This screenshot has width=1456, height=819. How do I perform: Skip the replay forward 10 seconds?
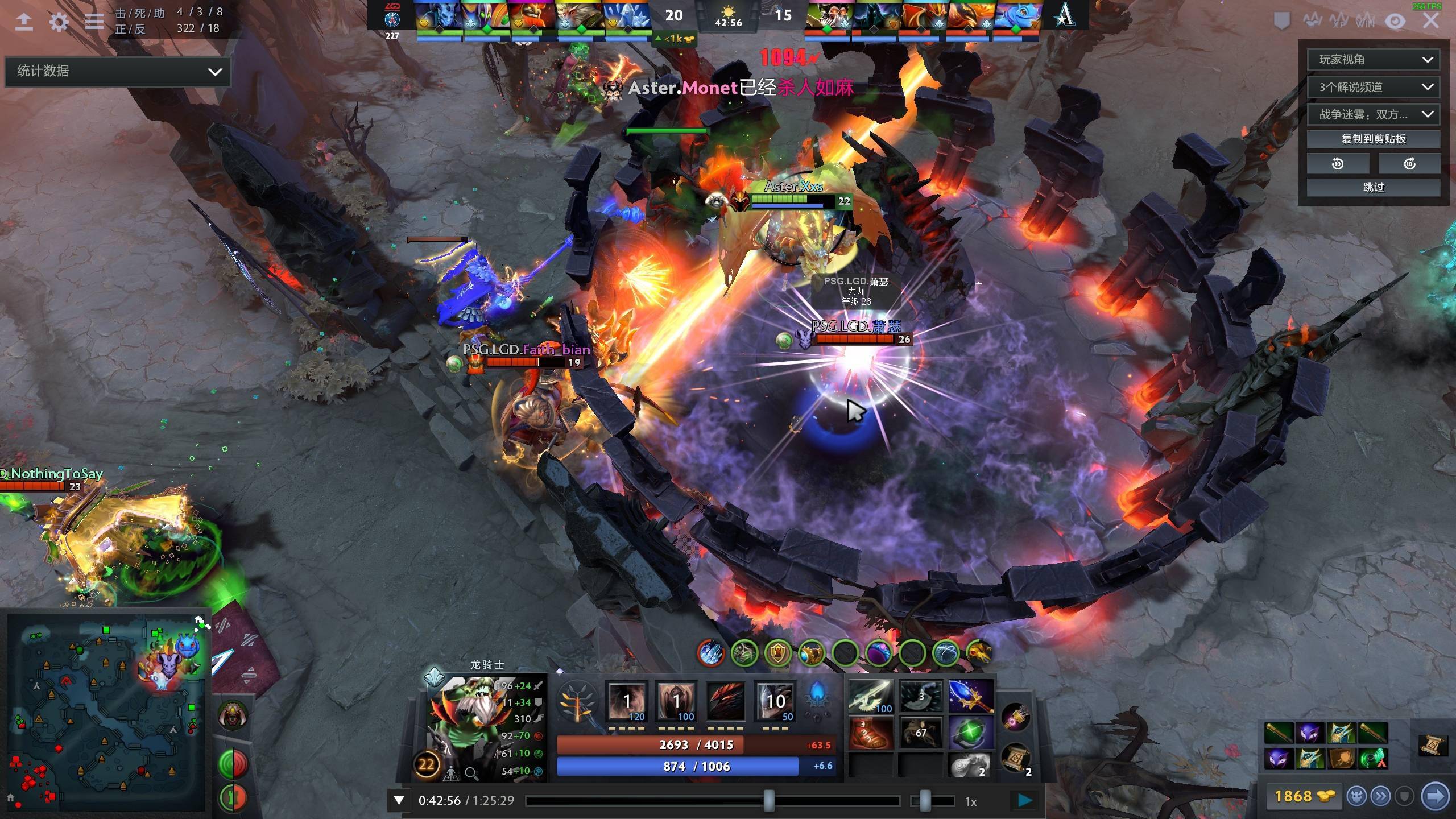tap(1410, 163)
